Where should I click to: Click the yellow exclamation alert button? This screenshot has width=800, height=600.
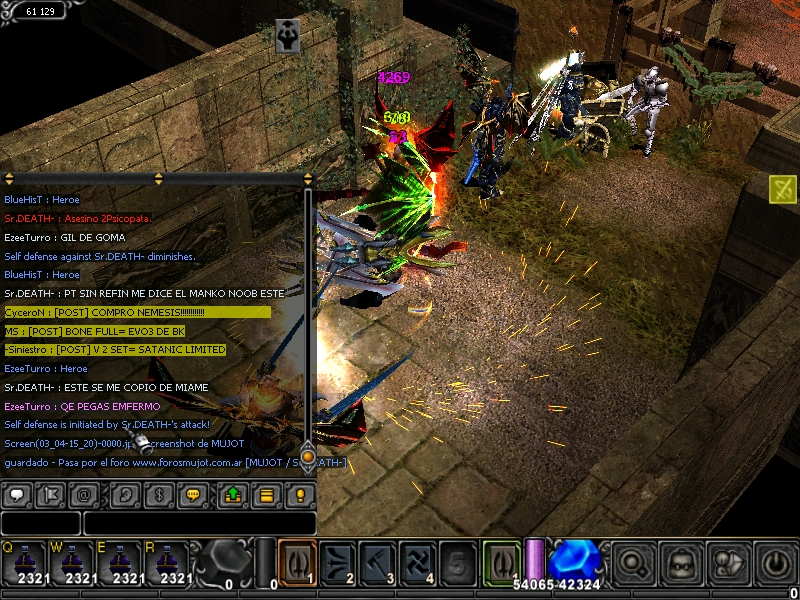(300, 494)
